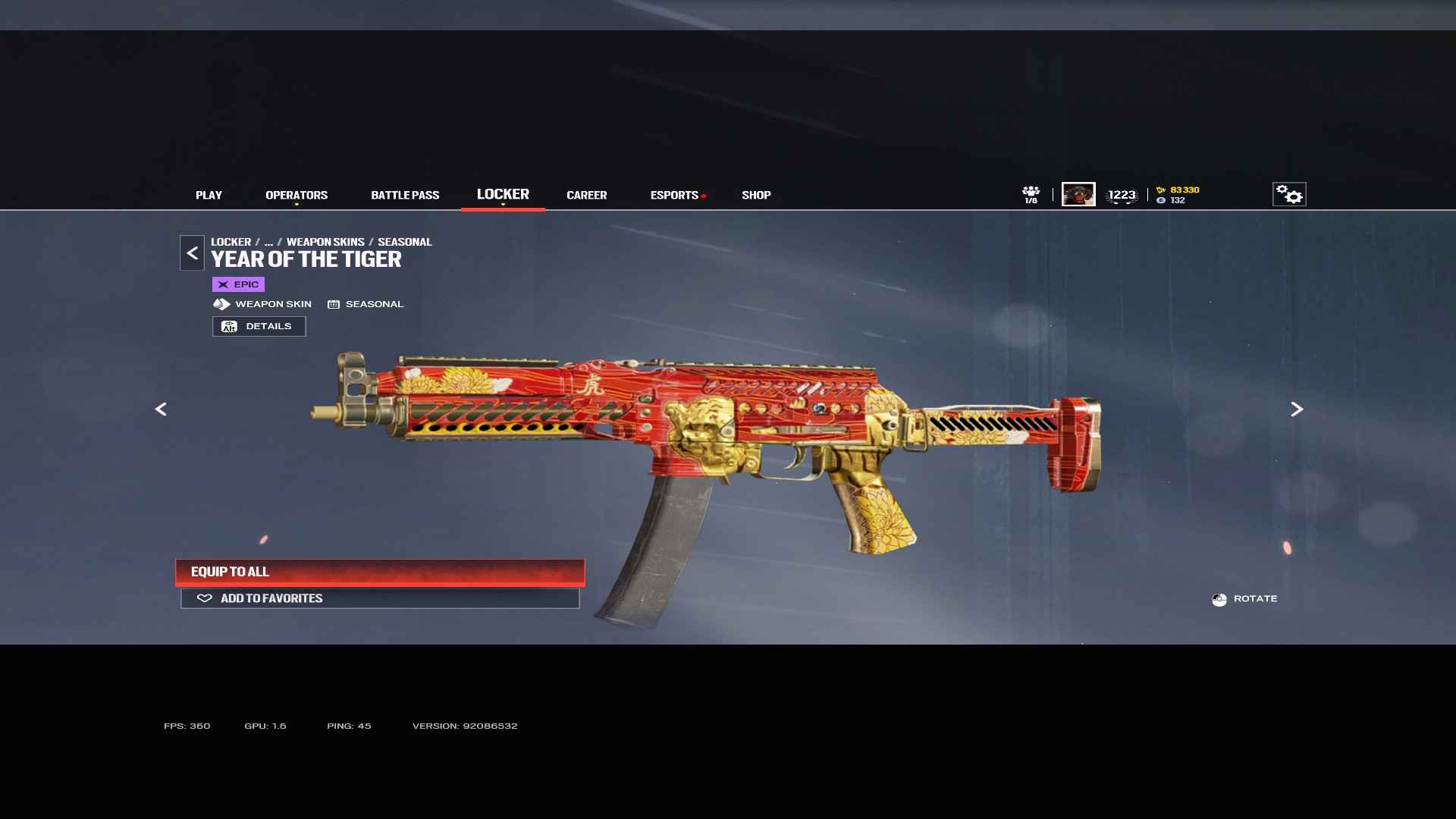Open the settings gear menu
The height and width of the screenshot is (819, 1456).
click(x=1288, y=194)
